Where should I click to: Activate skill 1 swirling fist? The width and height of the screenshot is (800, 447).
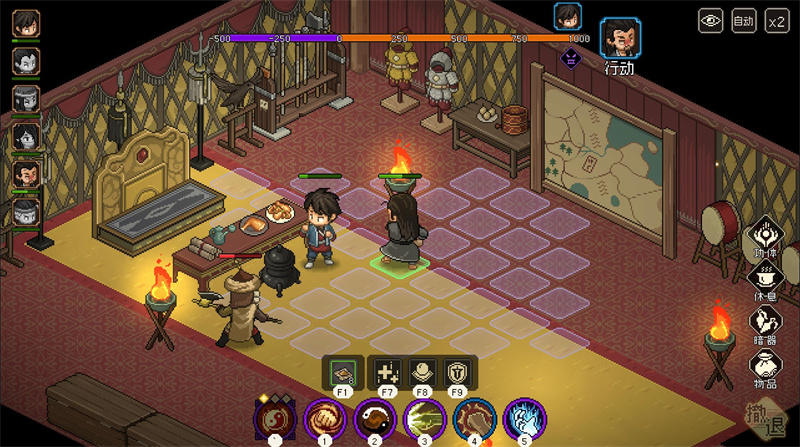[324, 417]
